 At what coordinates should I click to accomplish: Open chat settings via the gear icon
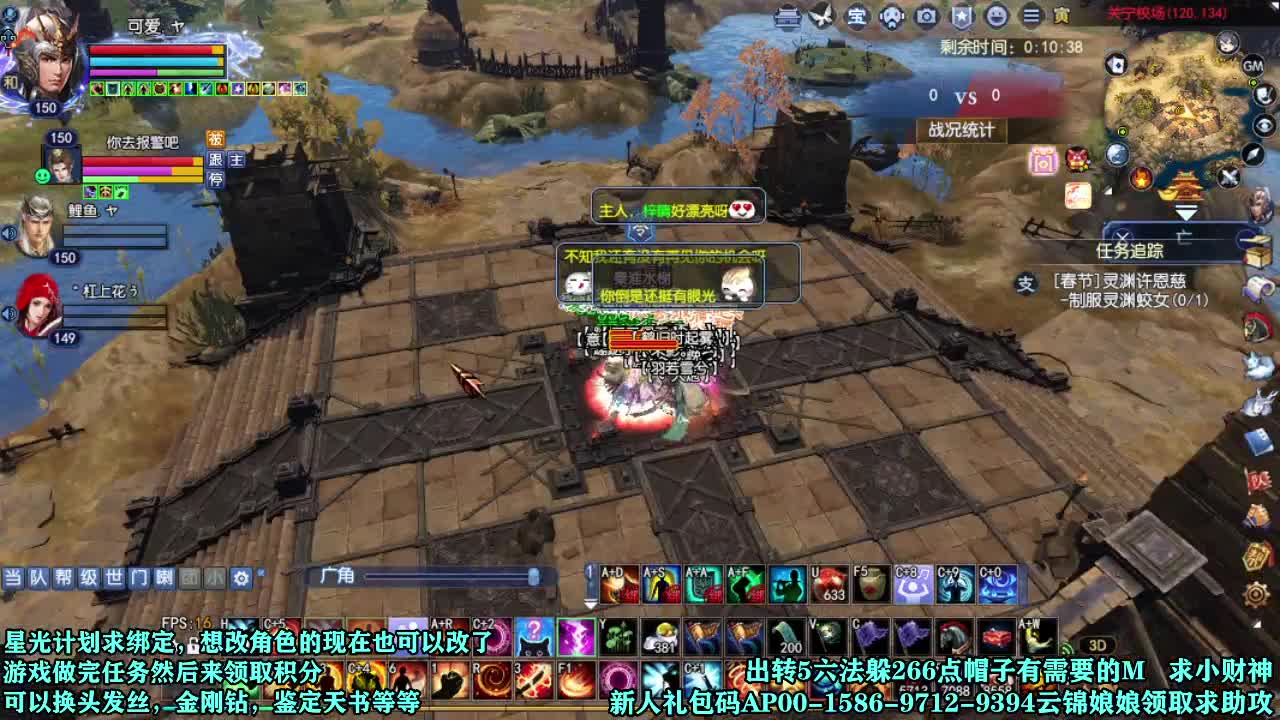pyautogui.click(x=240, y=578)
